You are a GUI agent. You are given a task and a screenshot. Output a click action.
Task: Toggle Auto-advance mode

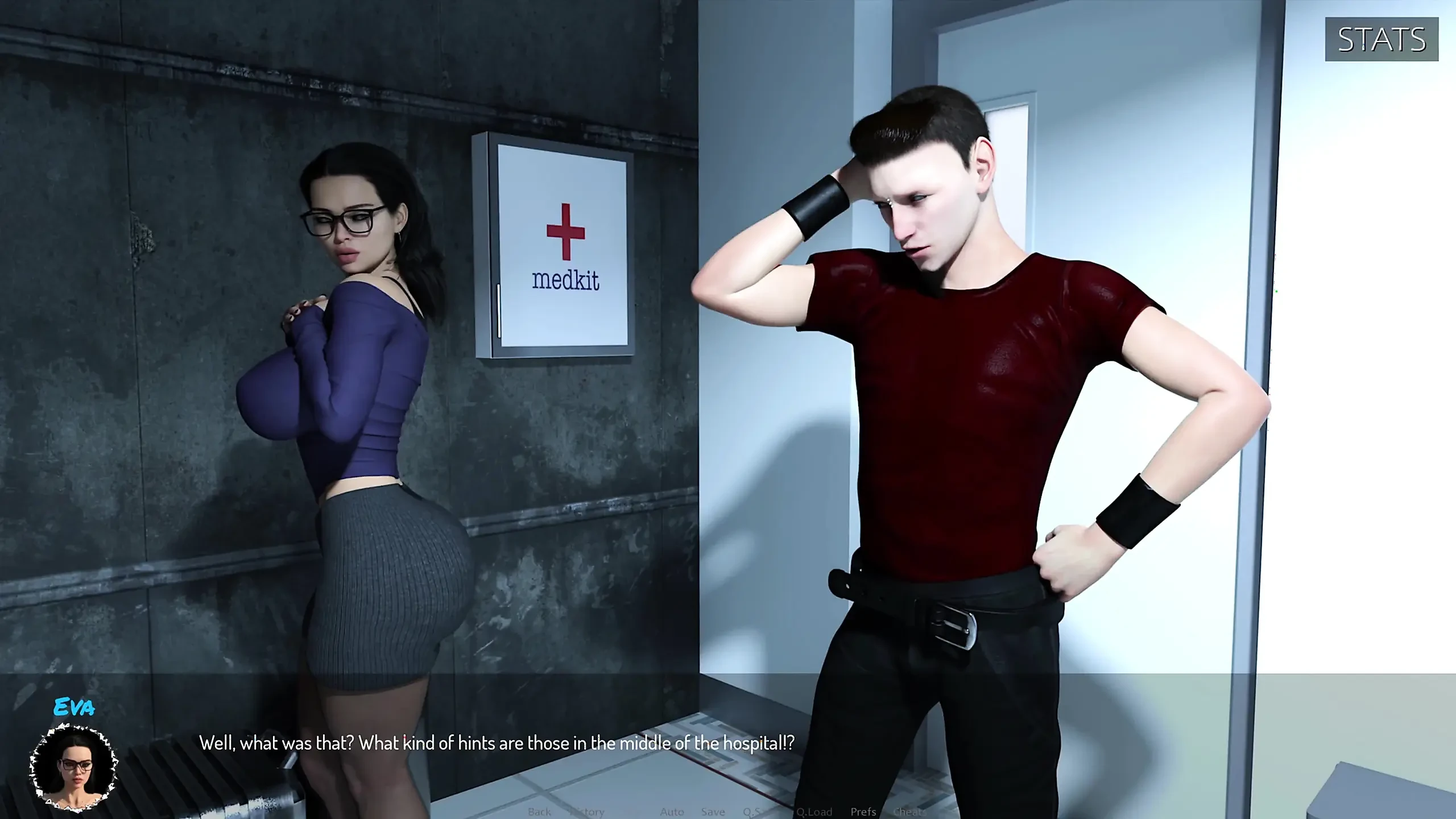[x=672, y=812]
